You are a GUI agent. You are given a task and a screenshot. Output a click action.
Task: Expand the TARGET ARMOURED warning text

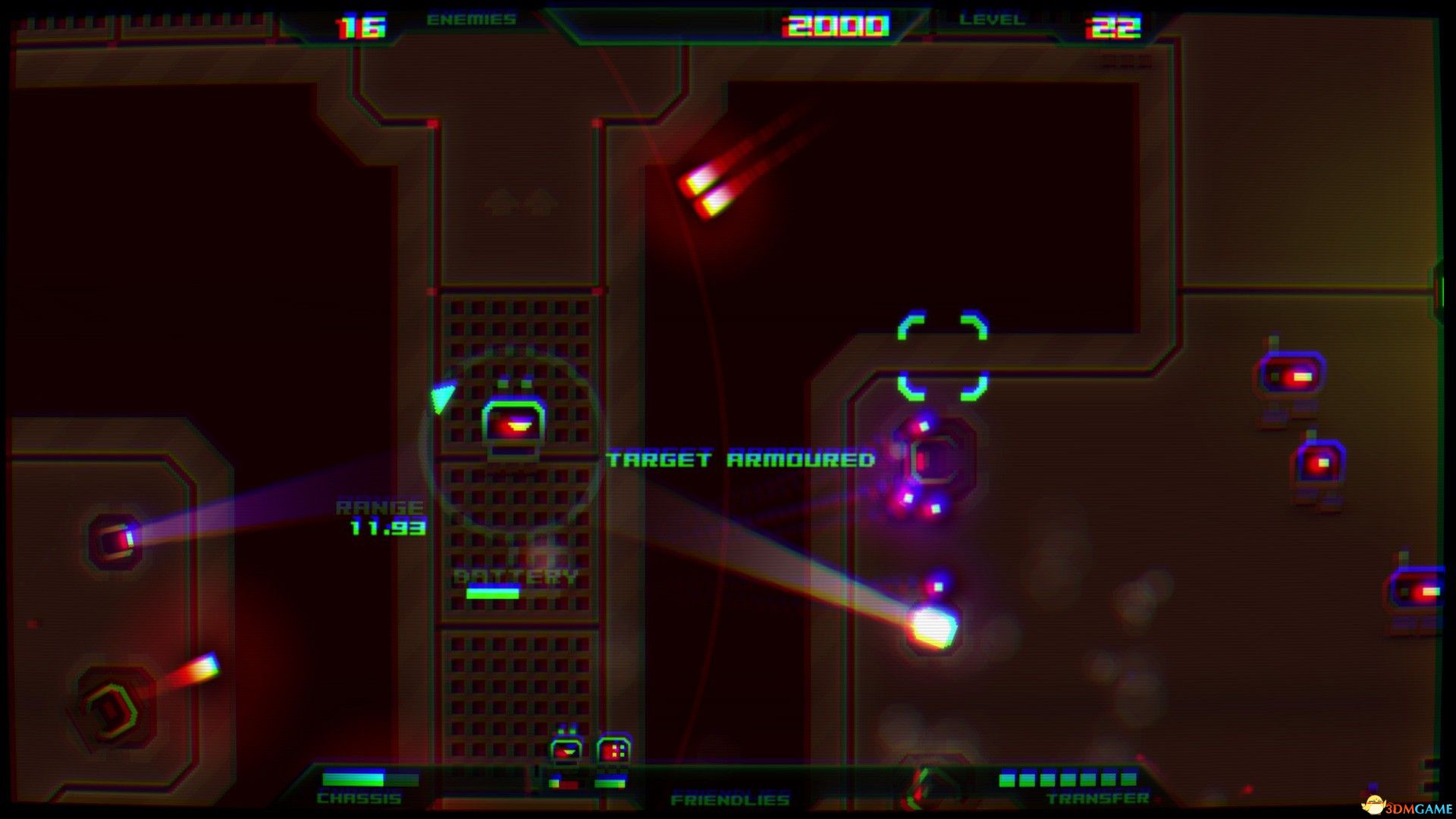coord(742,459)
